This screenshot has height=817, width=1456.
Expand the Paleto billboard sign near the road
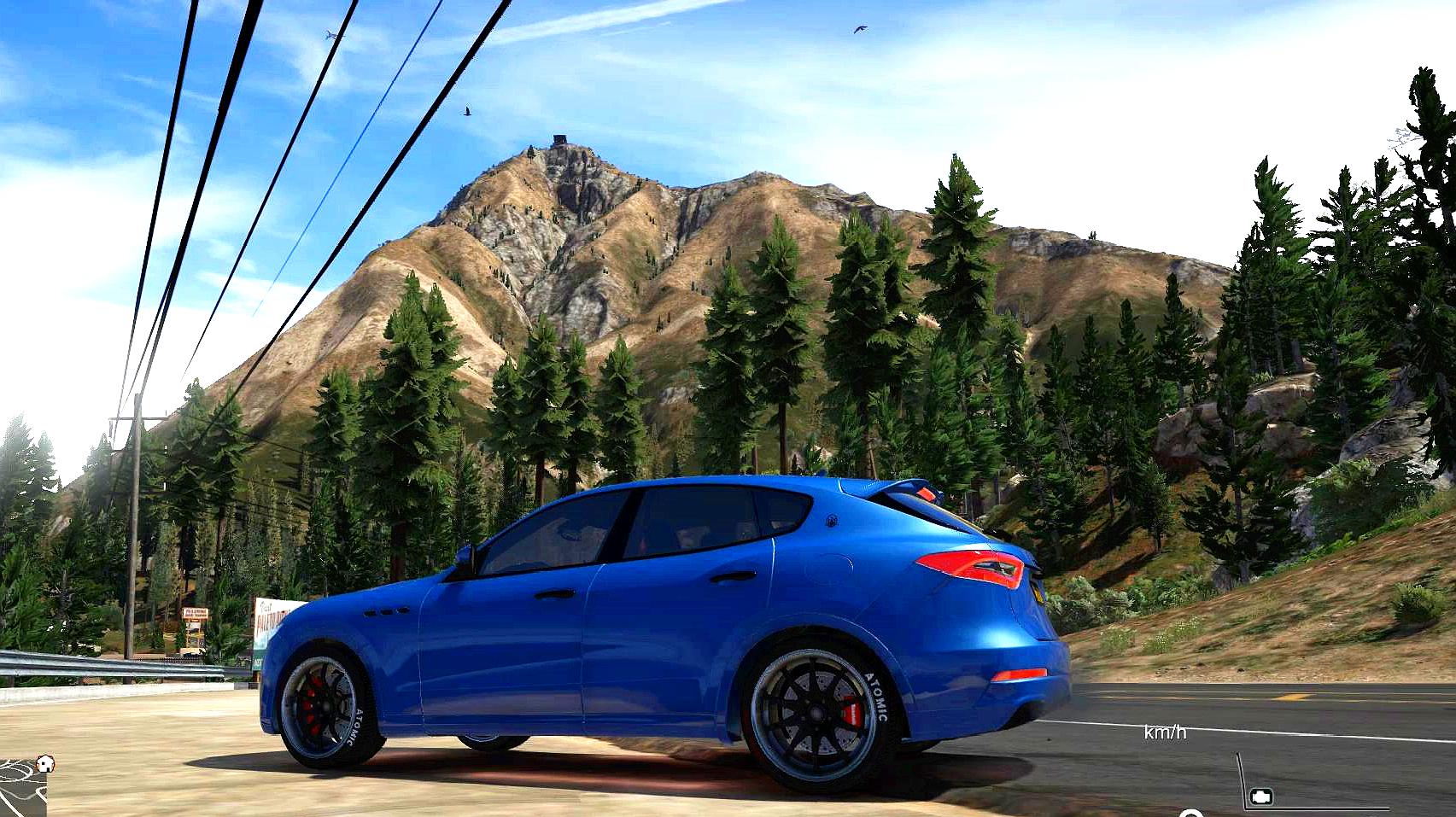(266, 619)
